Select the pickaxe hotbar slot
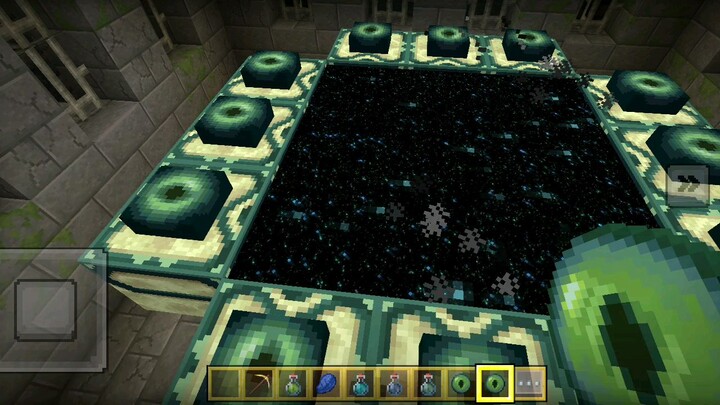720x405 pixels. [x=260, y=384]
